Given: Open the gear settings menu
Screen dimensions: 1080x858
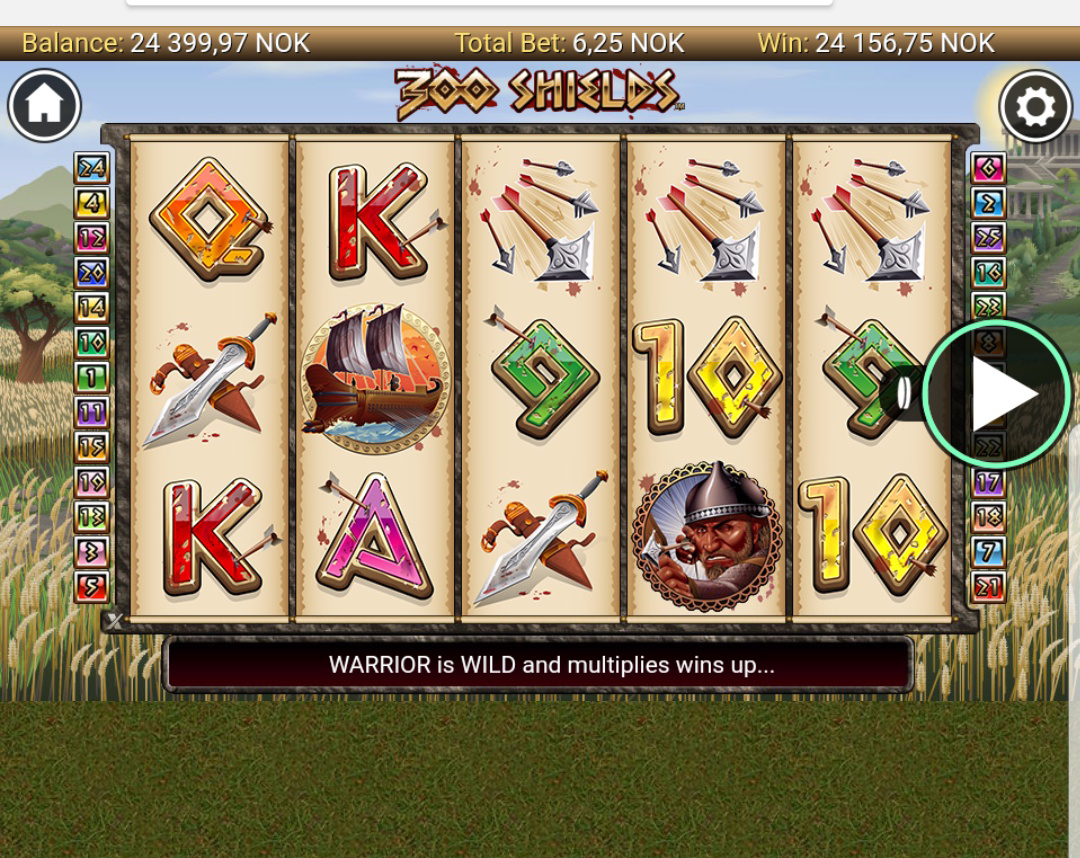Looking at the screenshot, I should click(x=1035, y=107).
